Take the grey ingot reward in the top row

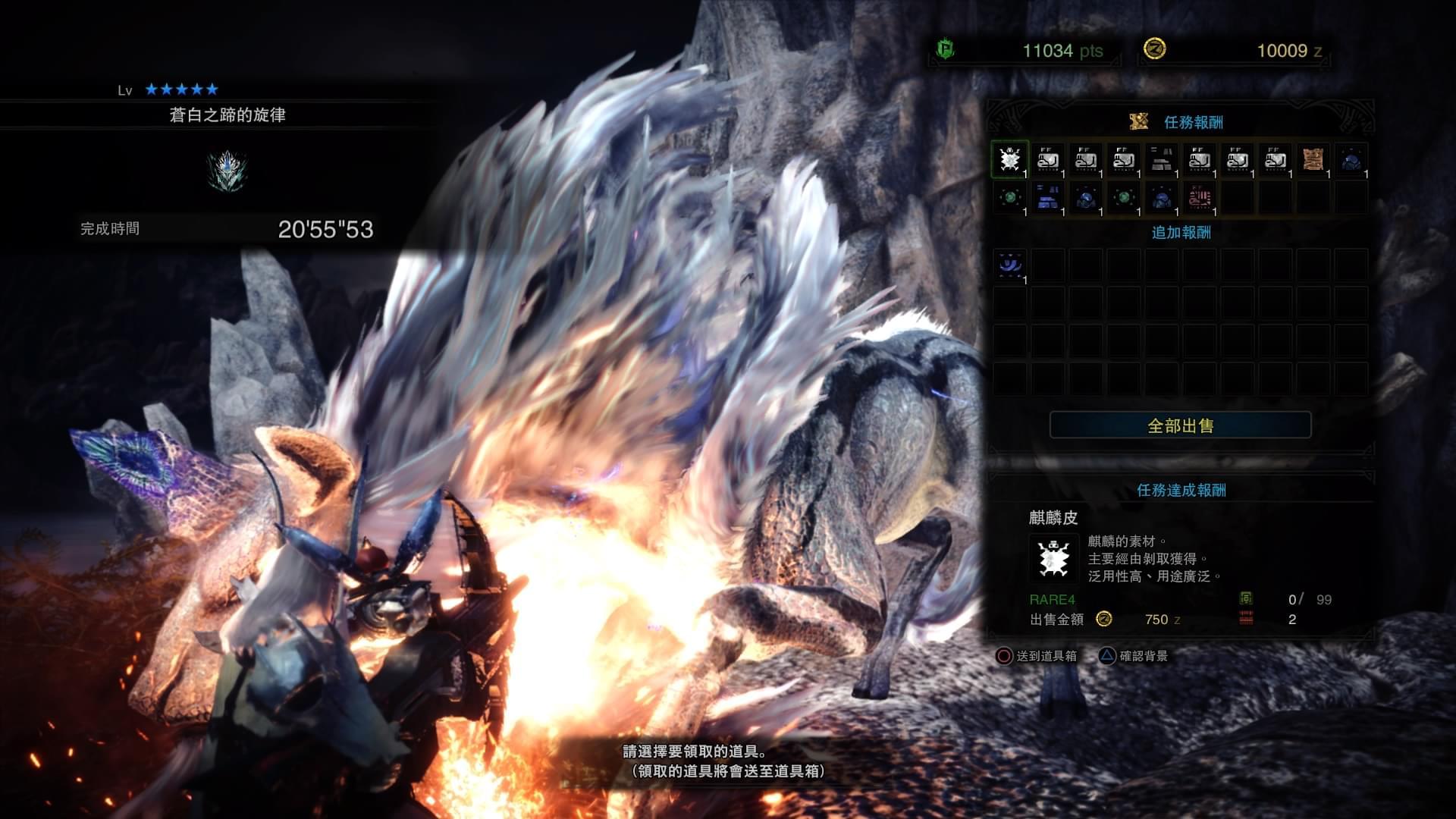pyautogui.click(x=1161, y=160)
